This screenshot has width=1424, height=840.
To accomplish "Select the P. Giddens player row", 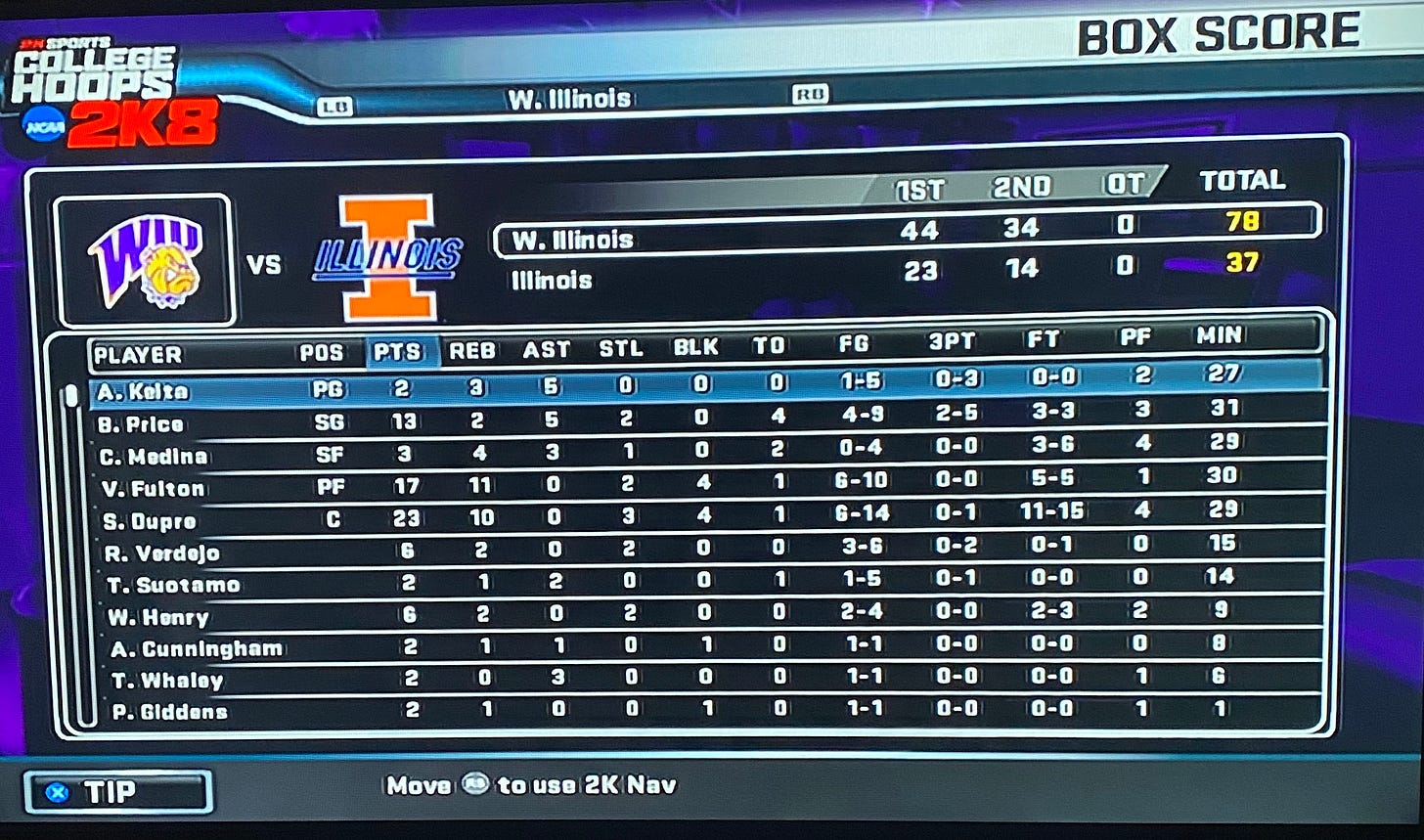I will tap(169, 713).
